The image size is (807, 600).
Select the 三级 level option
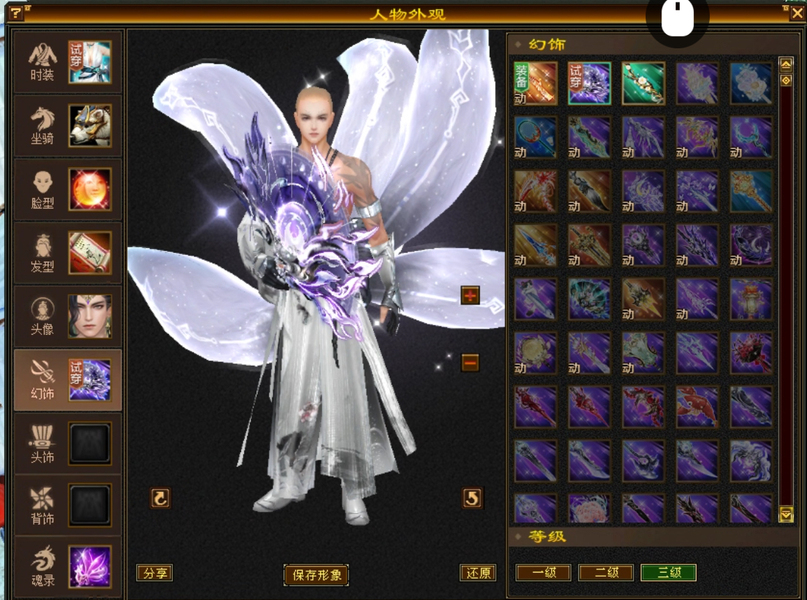pos(668,573)
